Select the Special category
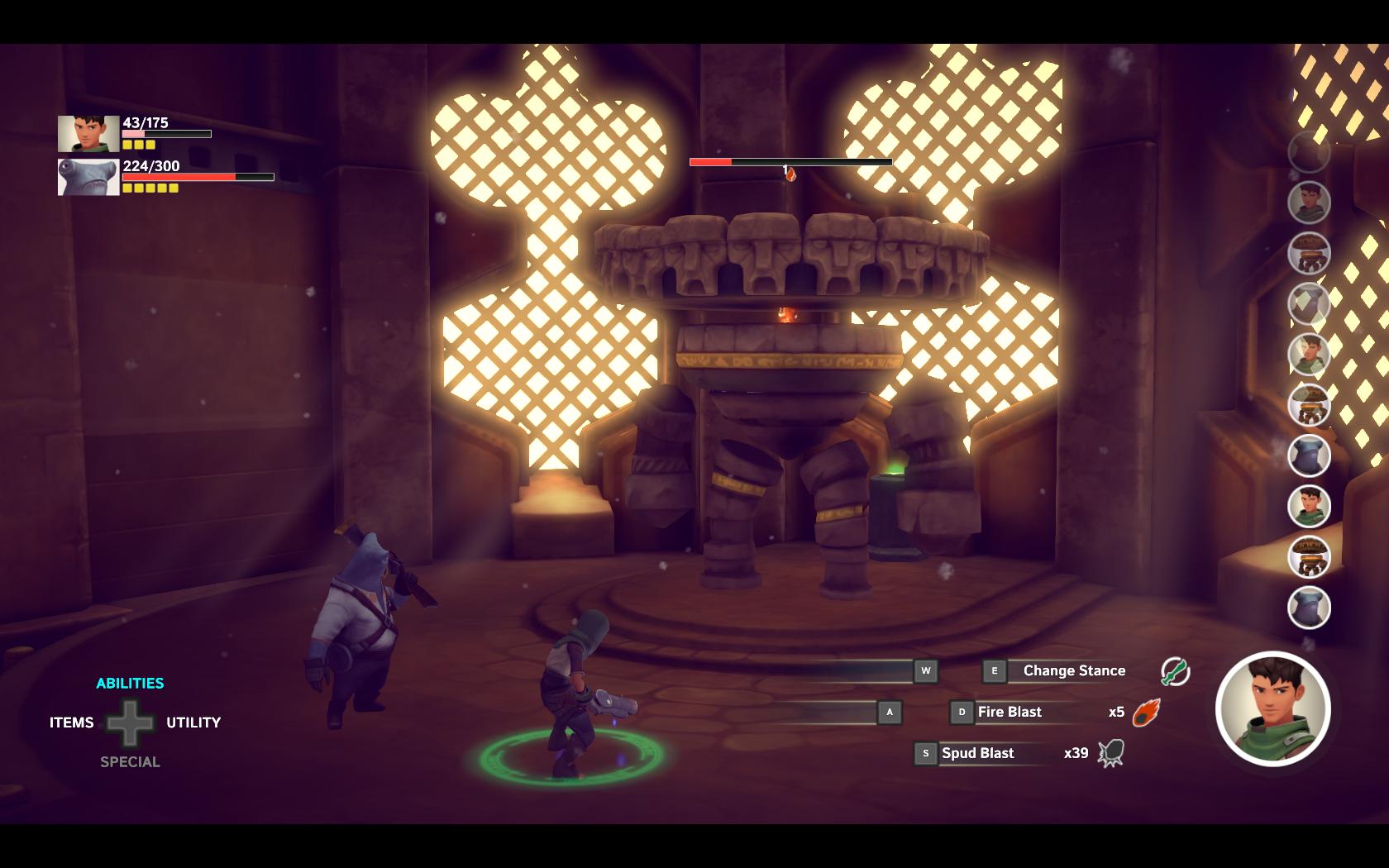This screenshot has width=1389, height=868. pyautogui.click(x=130, y=762)
